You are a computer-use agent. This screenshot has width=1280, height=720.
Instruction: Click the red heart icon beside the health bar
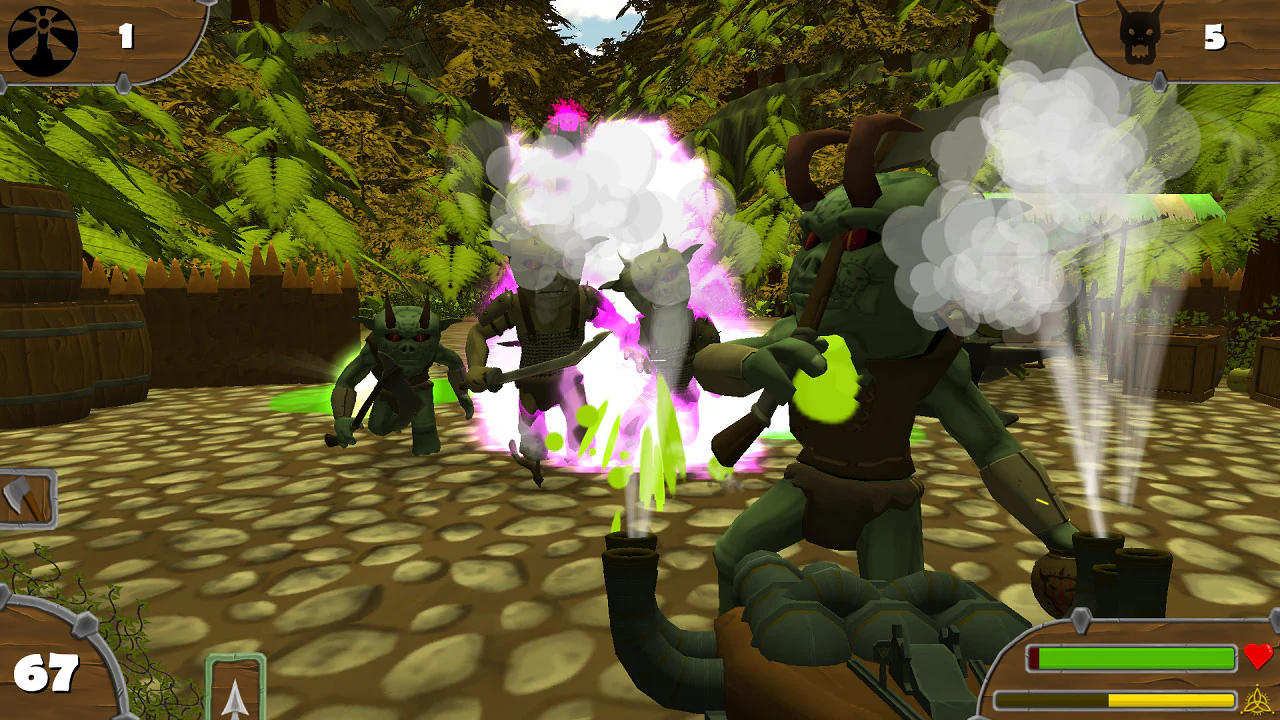coord(1256,655)
